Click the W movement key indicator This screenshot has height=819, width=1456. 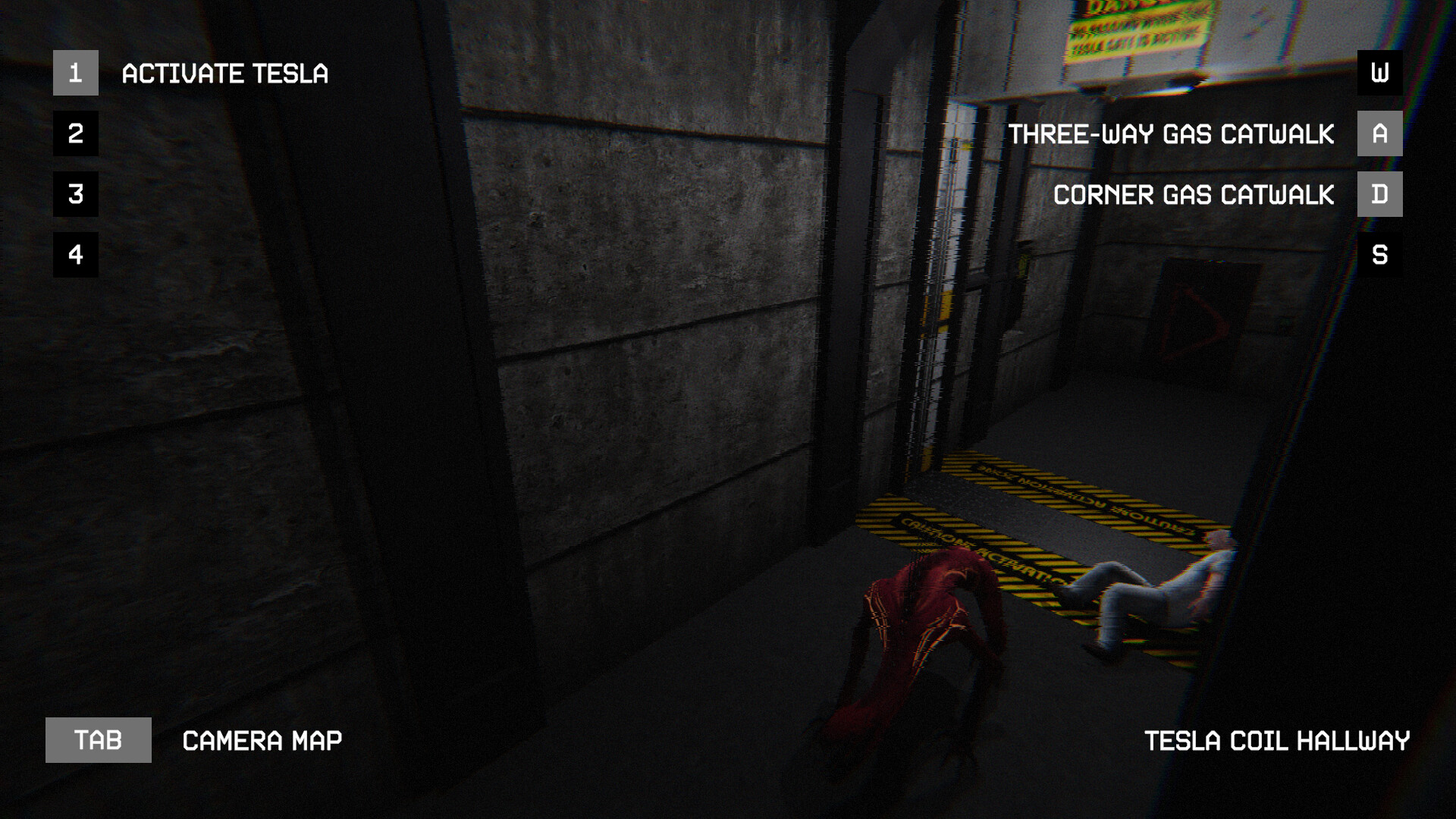point(1379,74)
